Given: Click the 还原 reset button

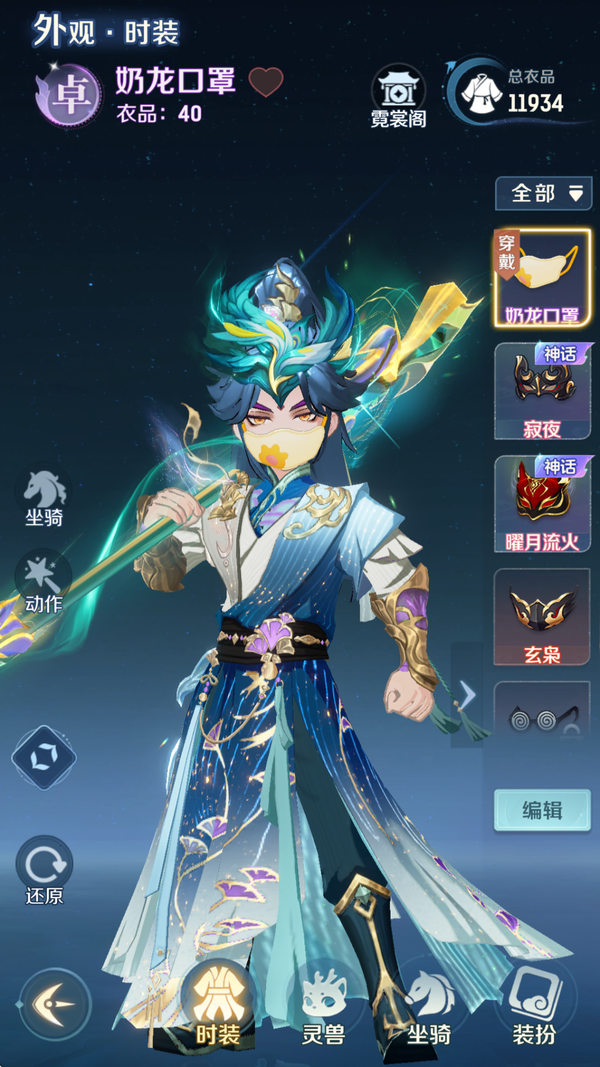Looking at the screenshot, I should (44, 868).
